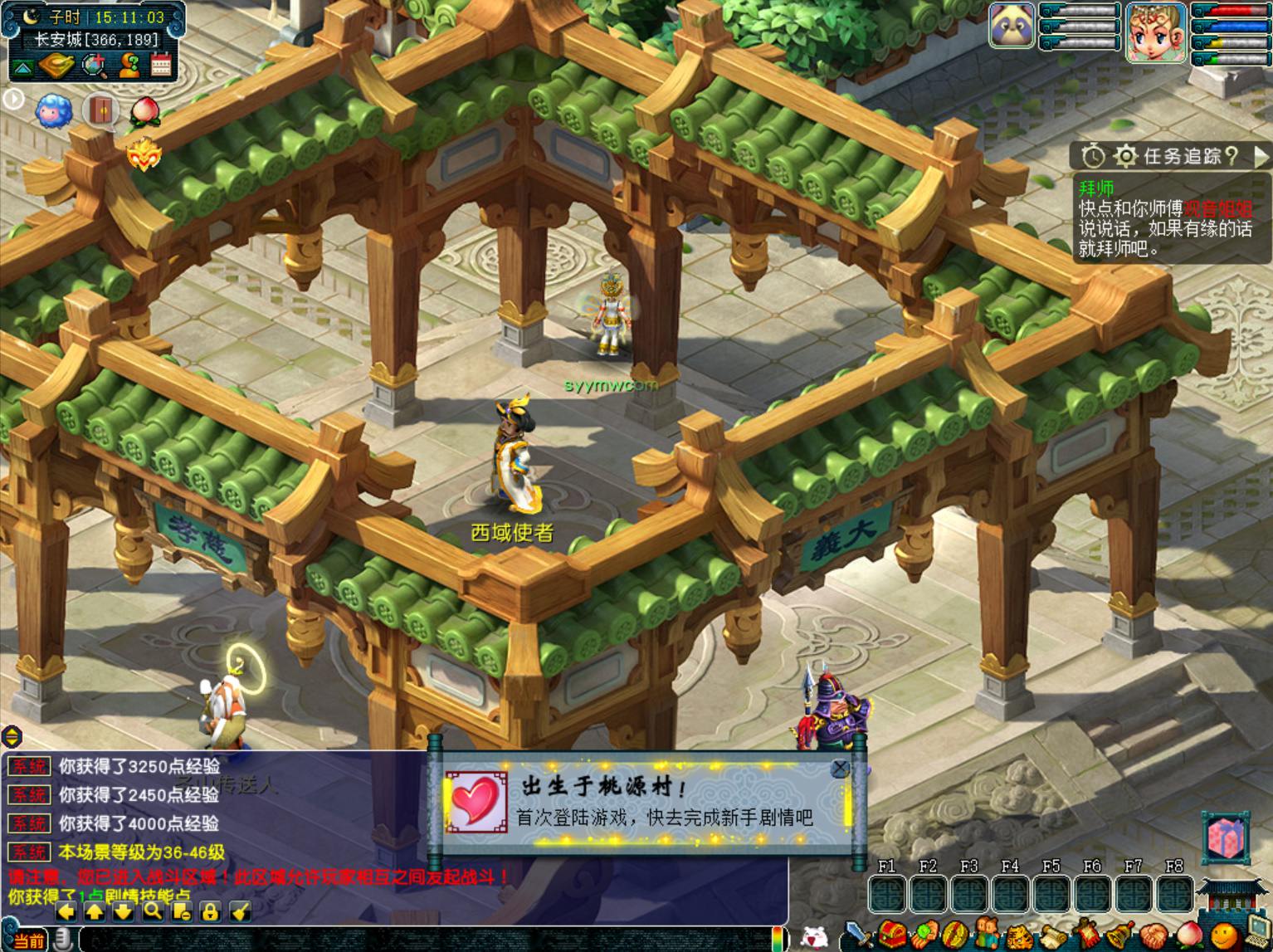Click the gold compass minimap icon

pos(57,66)
